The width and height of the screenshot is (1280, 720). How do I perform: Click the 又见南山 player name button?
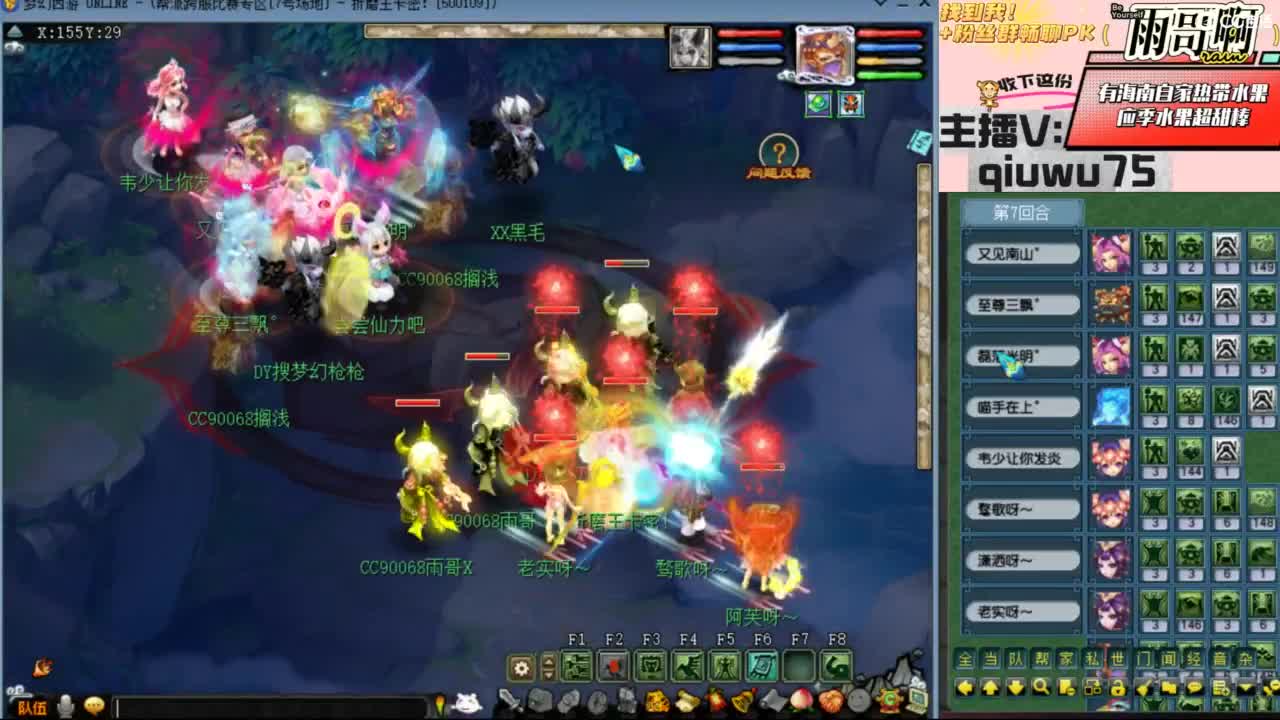click(x=1020, y=252)
